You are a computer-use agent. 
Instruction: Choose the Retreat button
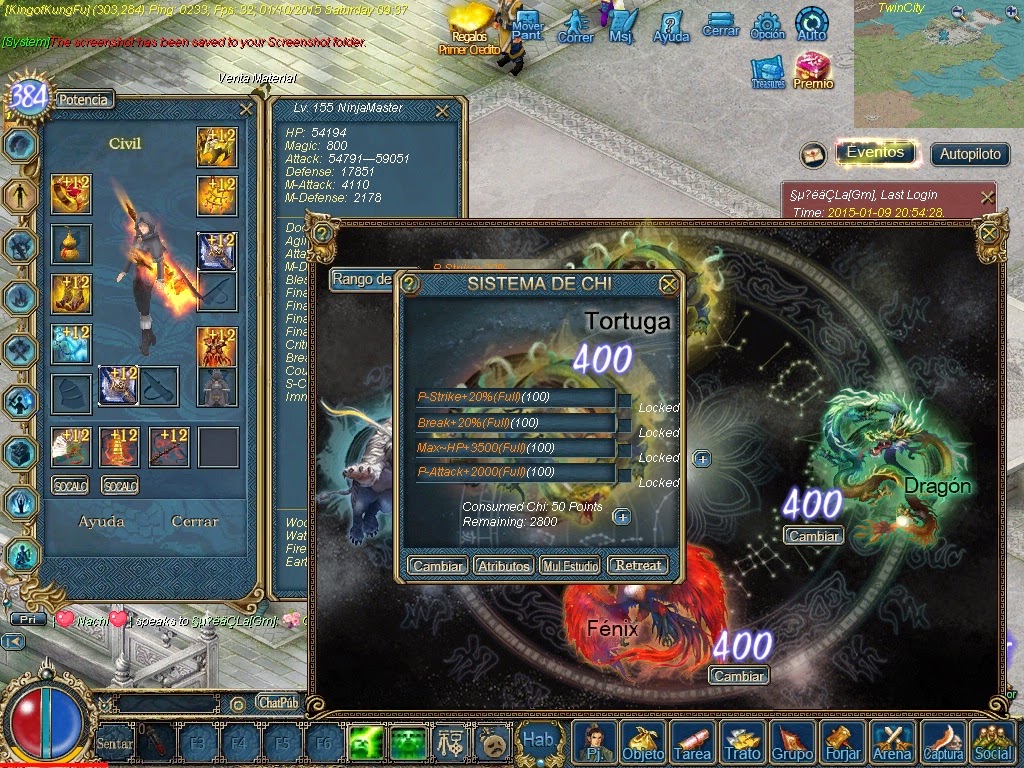click(638, 565)
